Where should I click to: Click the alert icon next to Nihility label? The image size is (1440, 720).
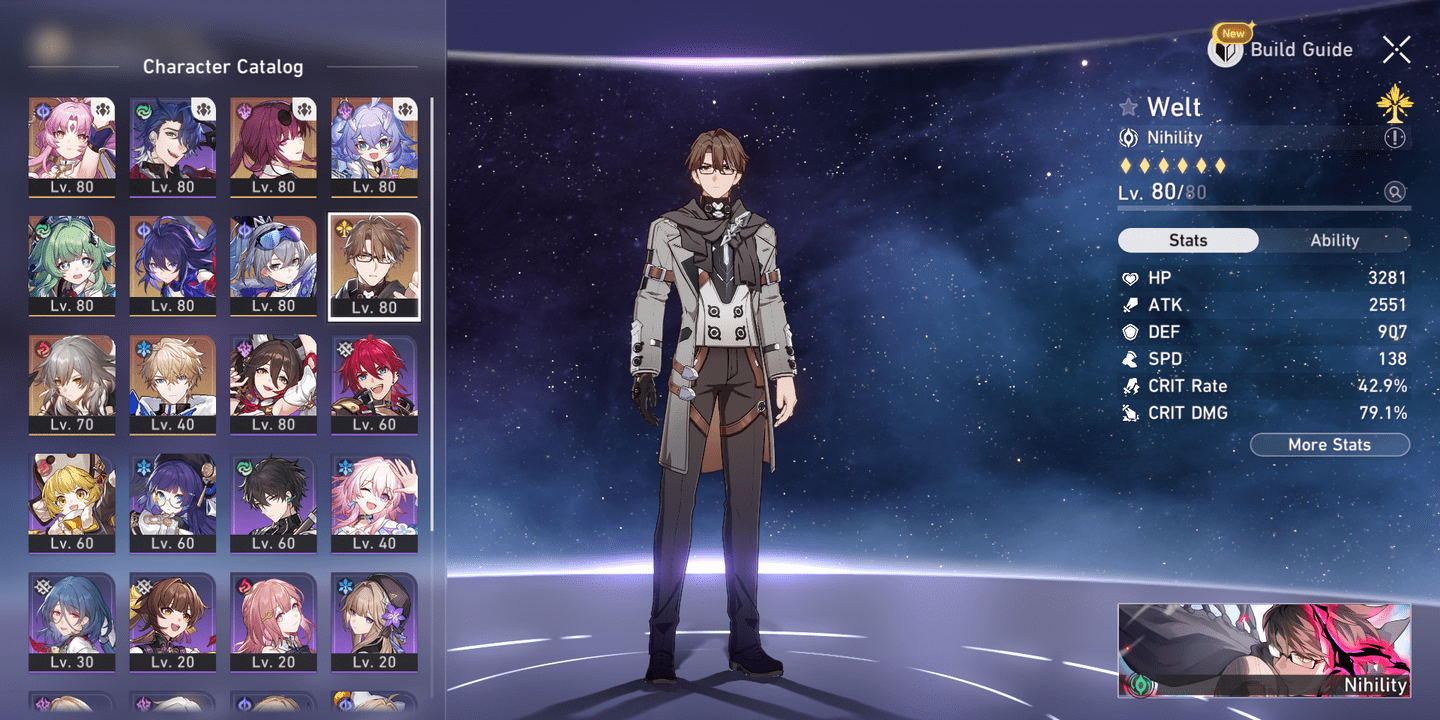tap(1395, 138)
